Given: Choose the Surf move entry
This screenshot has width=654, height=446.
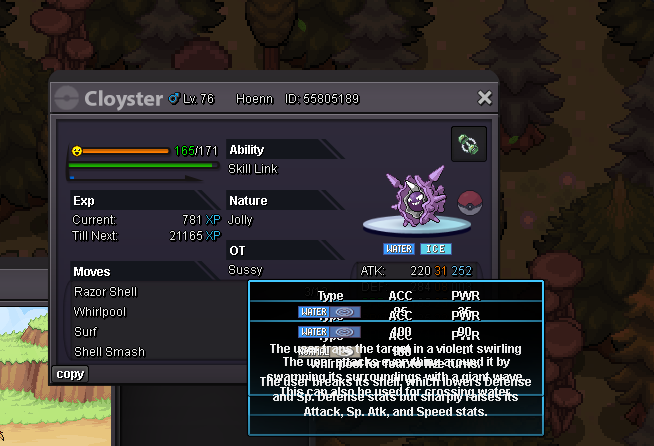Looking at the screenshot, I should (86, 332).
